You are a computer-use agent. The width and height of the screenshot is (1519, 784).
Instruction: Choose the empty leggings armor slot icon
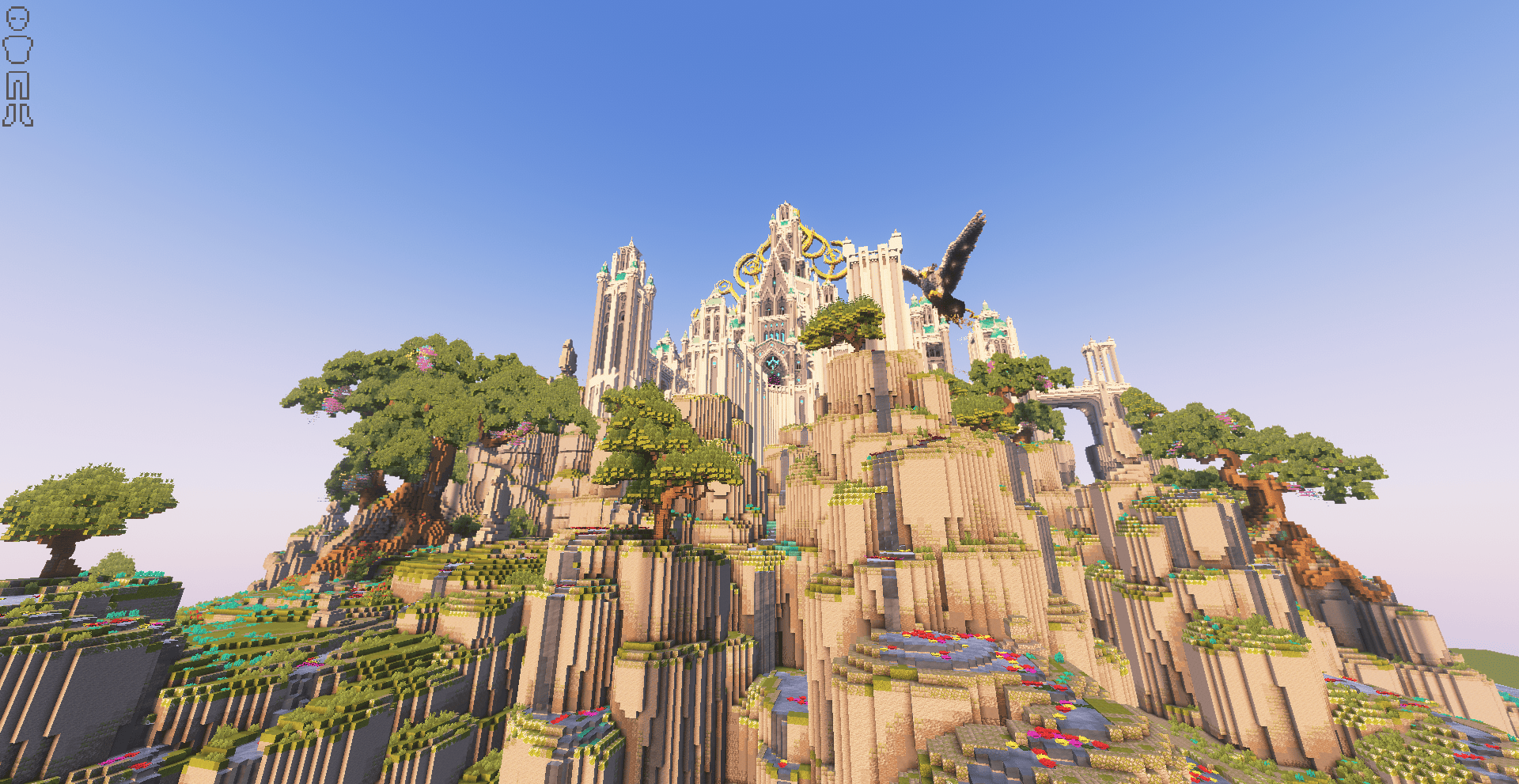[17, 85]
